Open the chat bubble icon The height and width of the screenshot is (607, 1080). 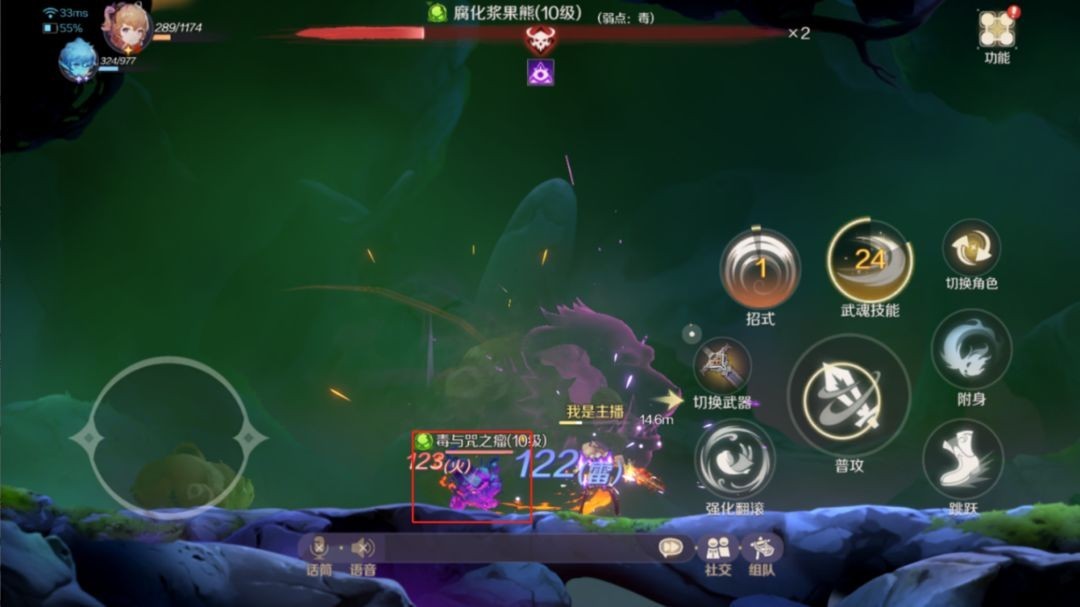pyautogui.click(x=670, y=548)
